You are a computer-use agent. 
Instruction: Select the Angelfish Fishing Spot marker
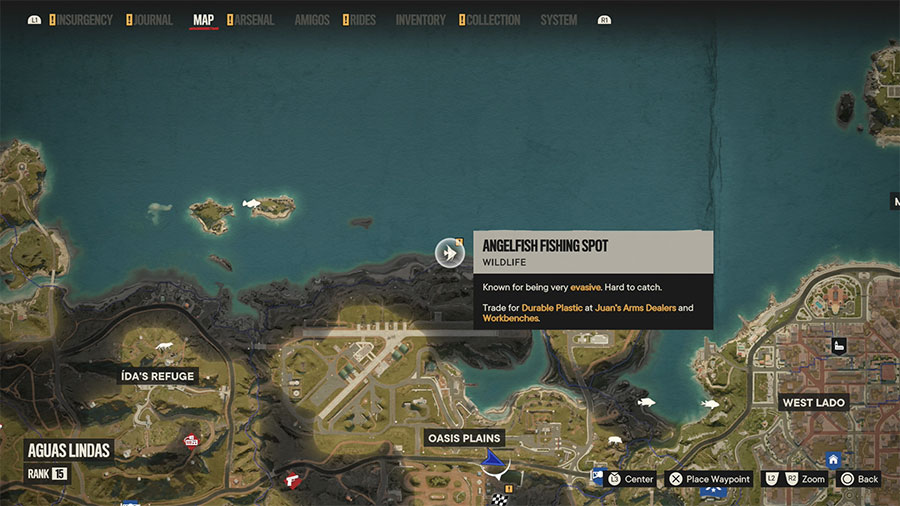(450, 253)
